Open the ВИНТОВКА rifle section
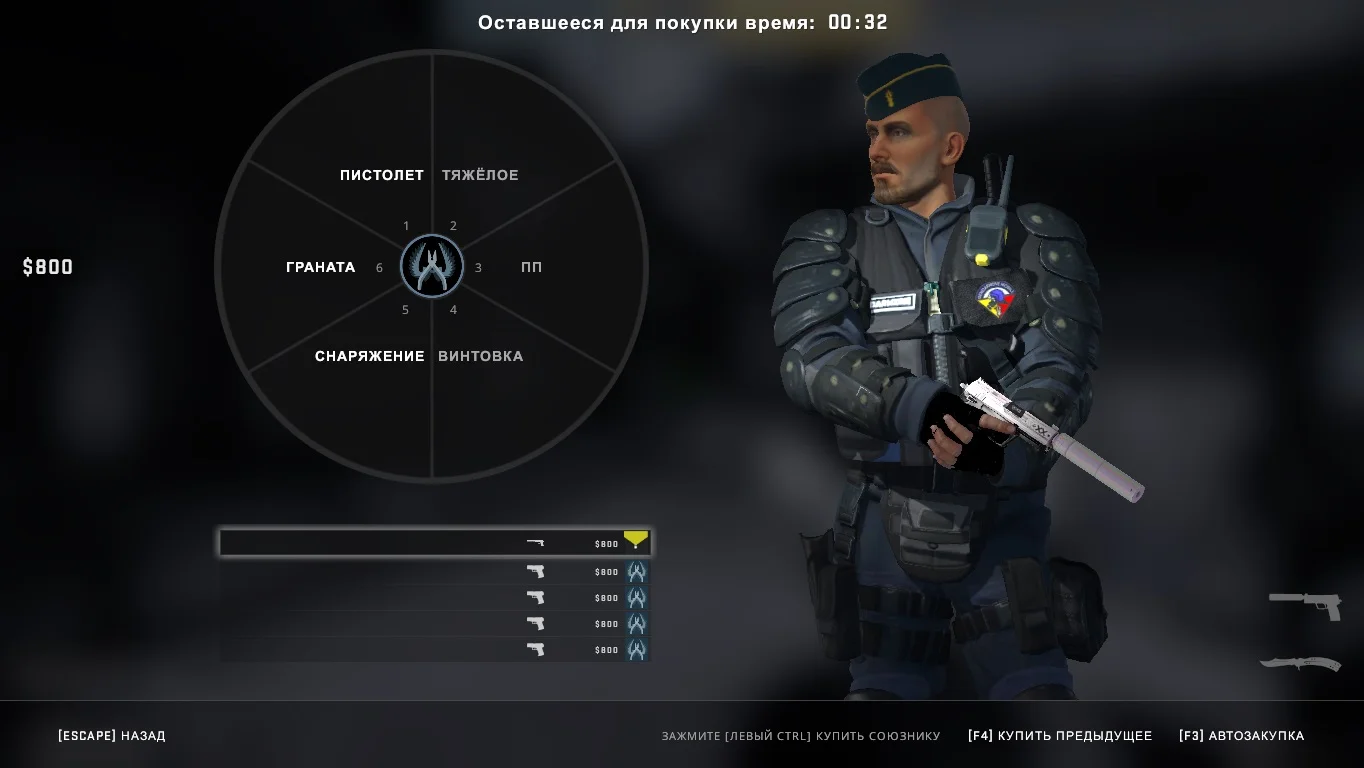 (480, 356)
